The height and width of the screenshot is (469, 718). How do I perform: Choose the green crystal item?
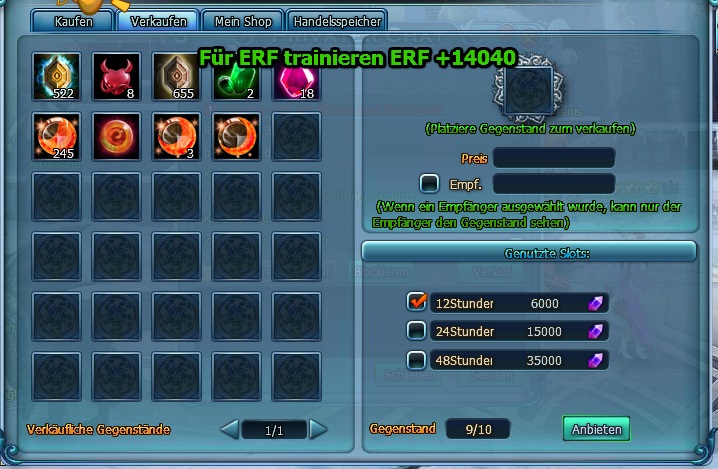coord(236,77)
